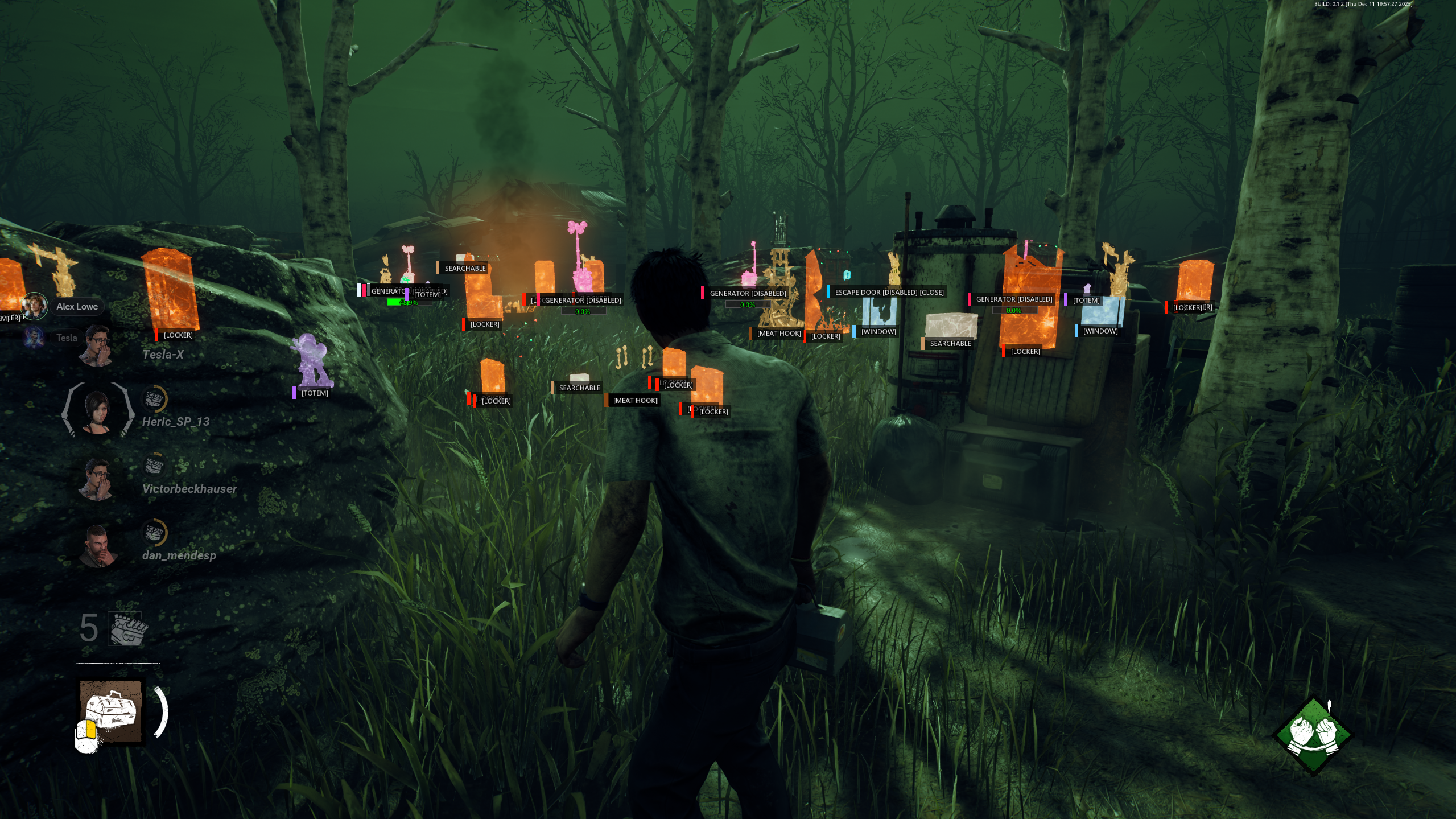Click the status icon beside dan_mendesp
Viewport: 1456px width, 819px height.
[x=154, y=533]
